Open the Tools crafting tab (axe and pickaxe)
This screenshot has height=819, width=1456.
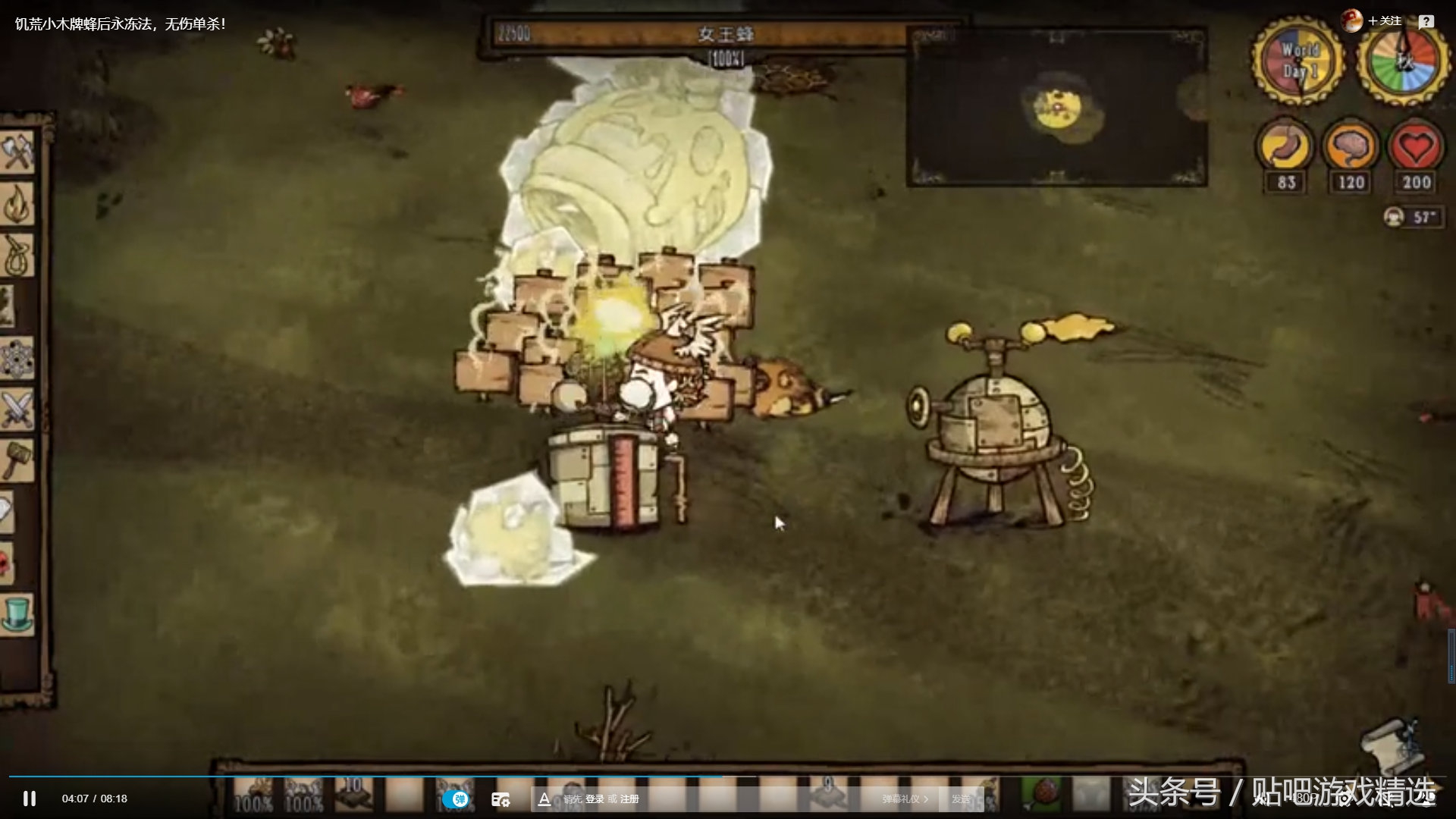(x=17, y=152)
